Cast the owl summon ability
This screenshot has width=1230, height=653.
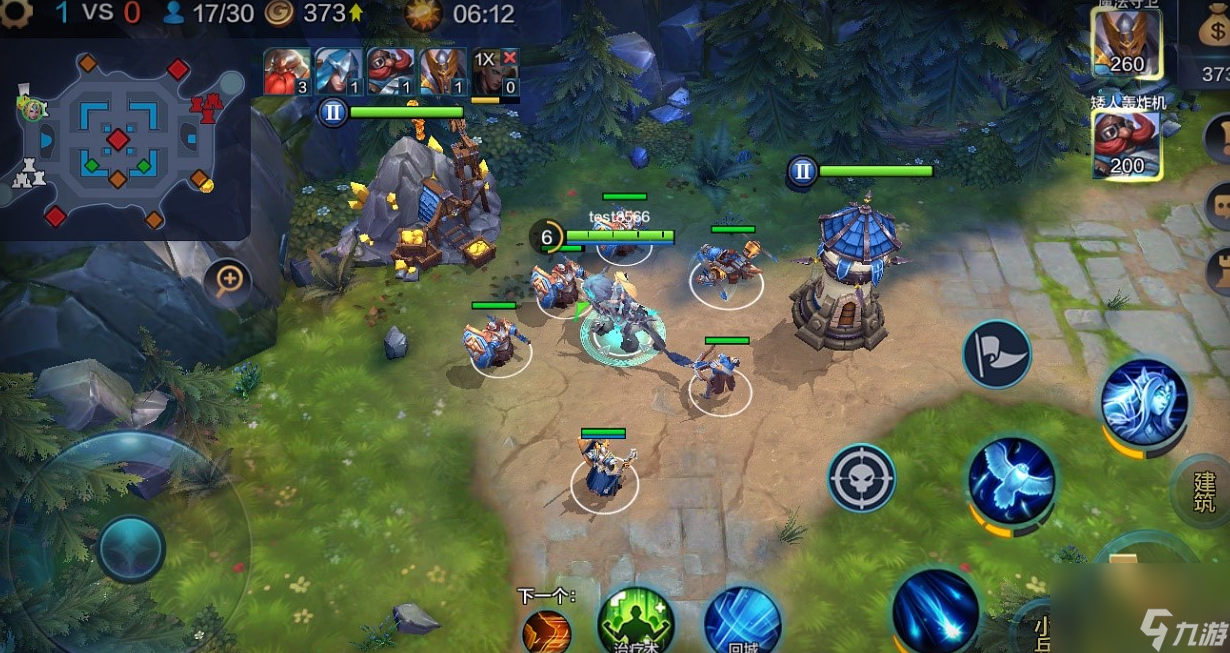tap(1010, 480)
